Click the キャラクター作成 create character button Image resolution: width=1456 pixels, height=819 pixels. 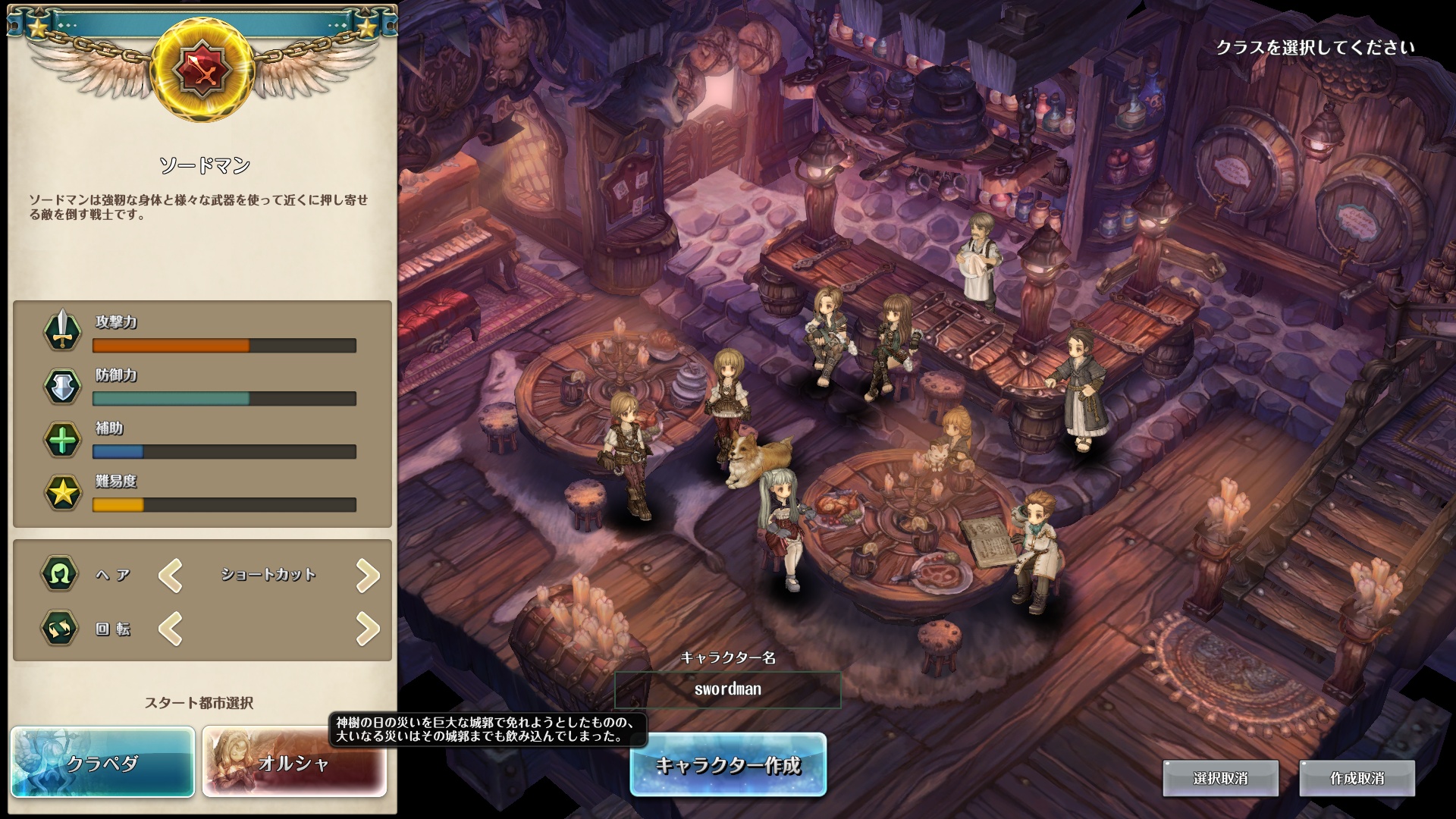(728, 764)
